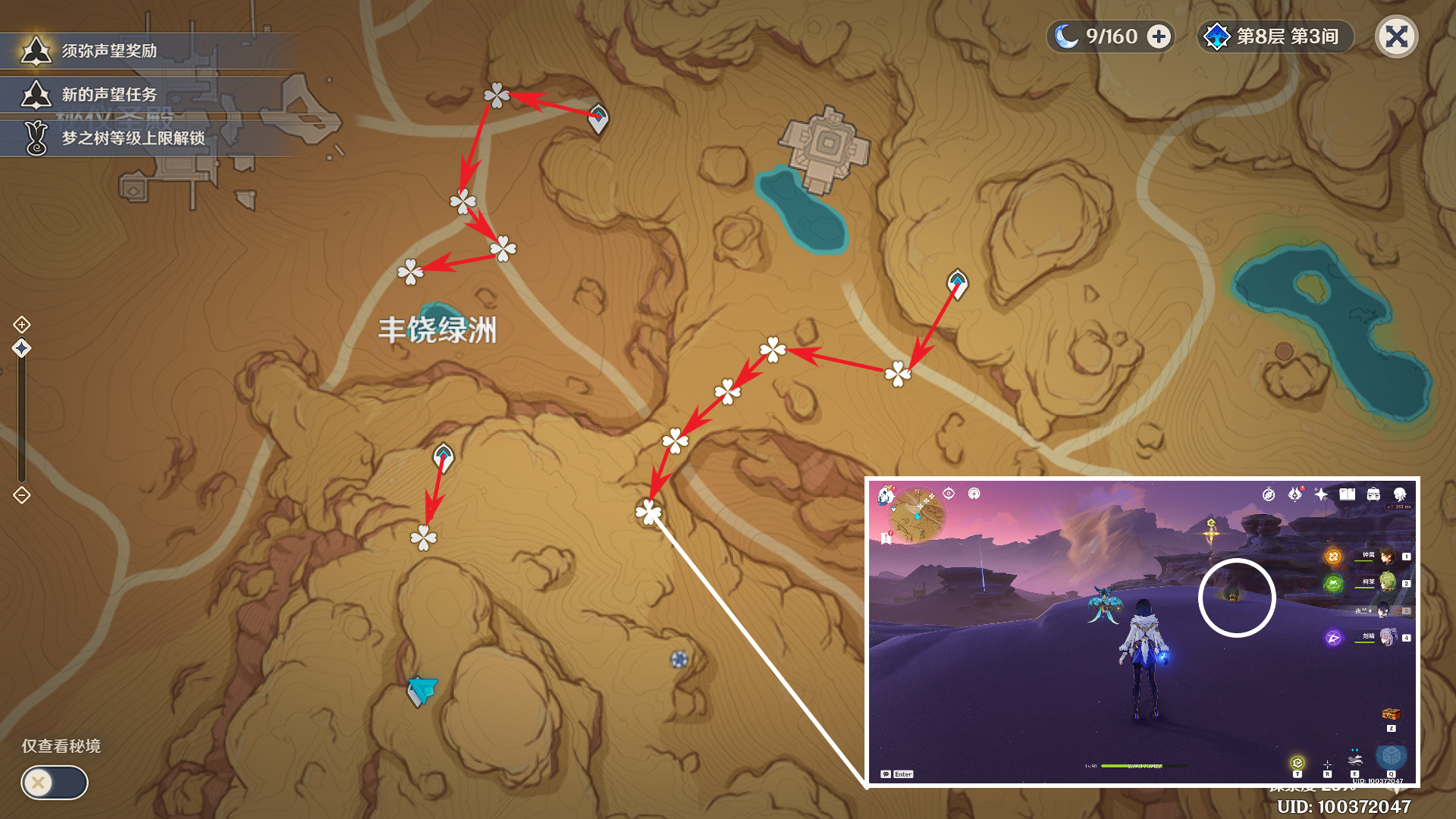Image resolution: width=1456 pixels, height=819 pixels.
Task: Select the teleport waypoint near the top flower
Action: tap(598, 118)
